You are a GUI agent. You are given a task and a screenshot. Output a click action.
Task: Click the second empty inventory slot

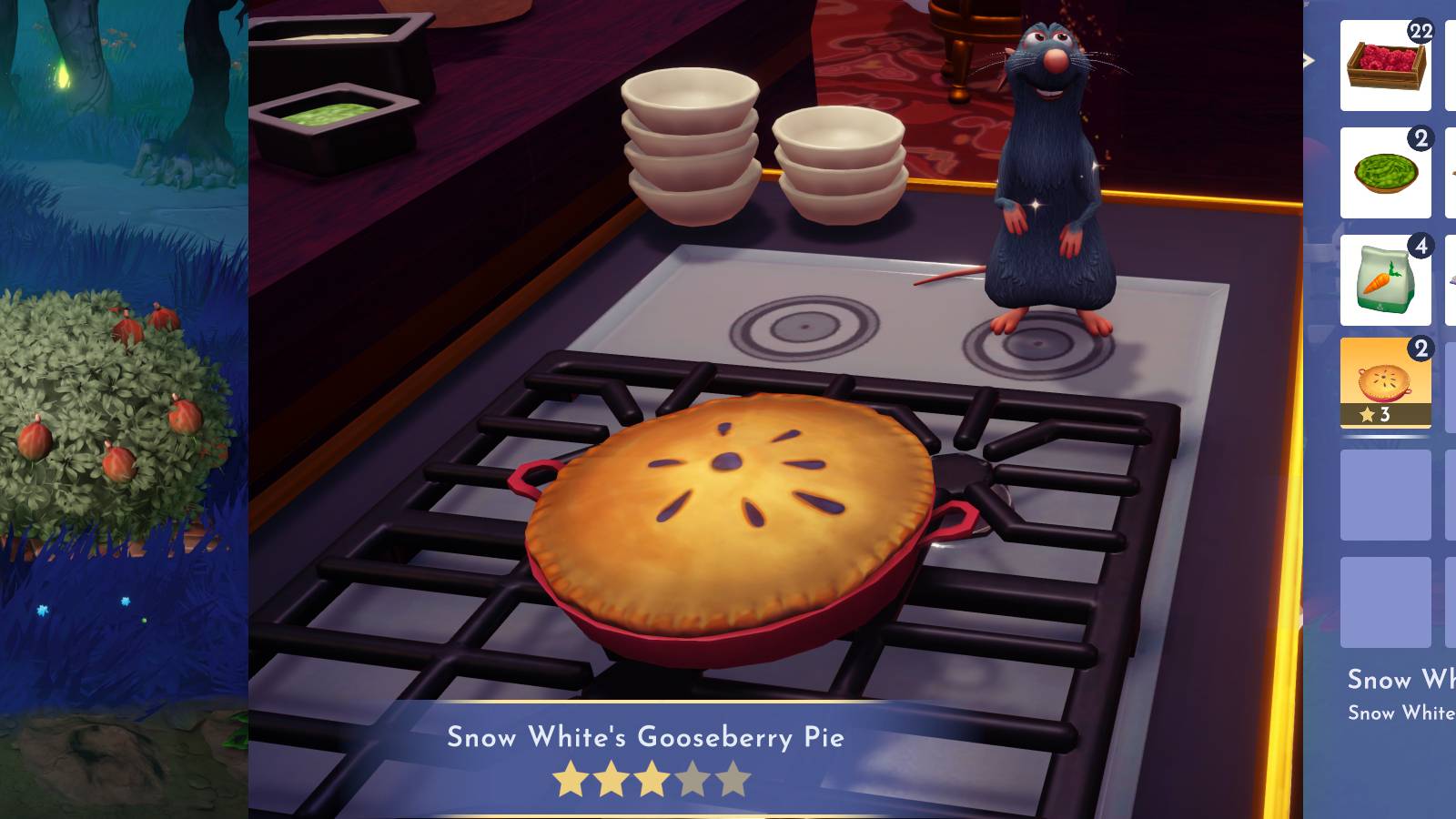pyautogui.click(x=1385, y=602)
